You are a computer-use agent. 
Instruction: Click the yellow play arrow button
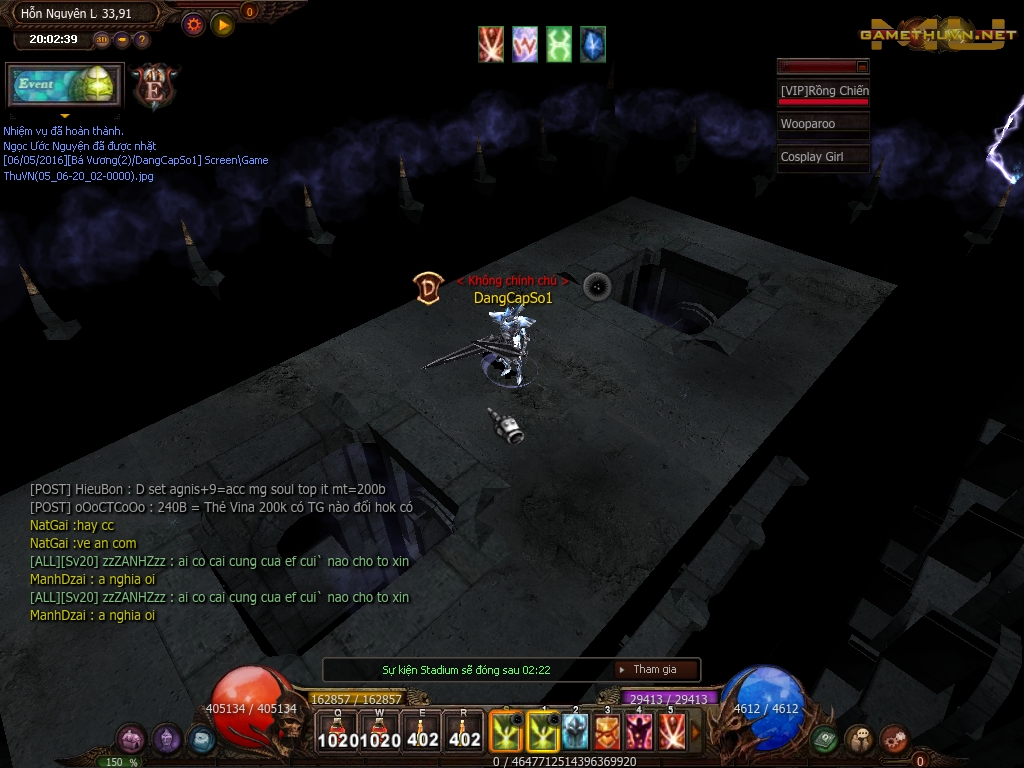(x=222, y=24)
